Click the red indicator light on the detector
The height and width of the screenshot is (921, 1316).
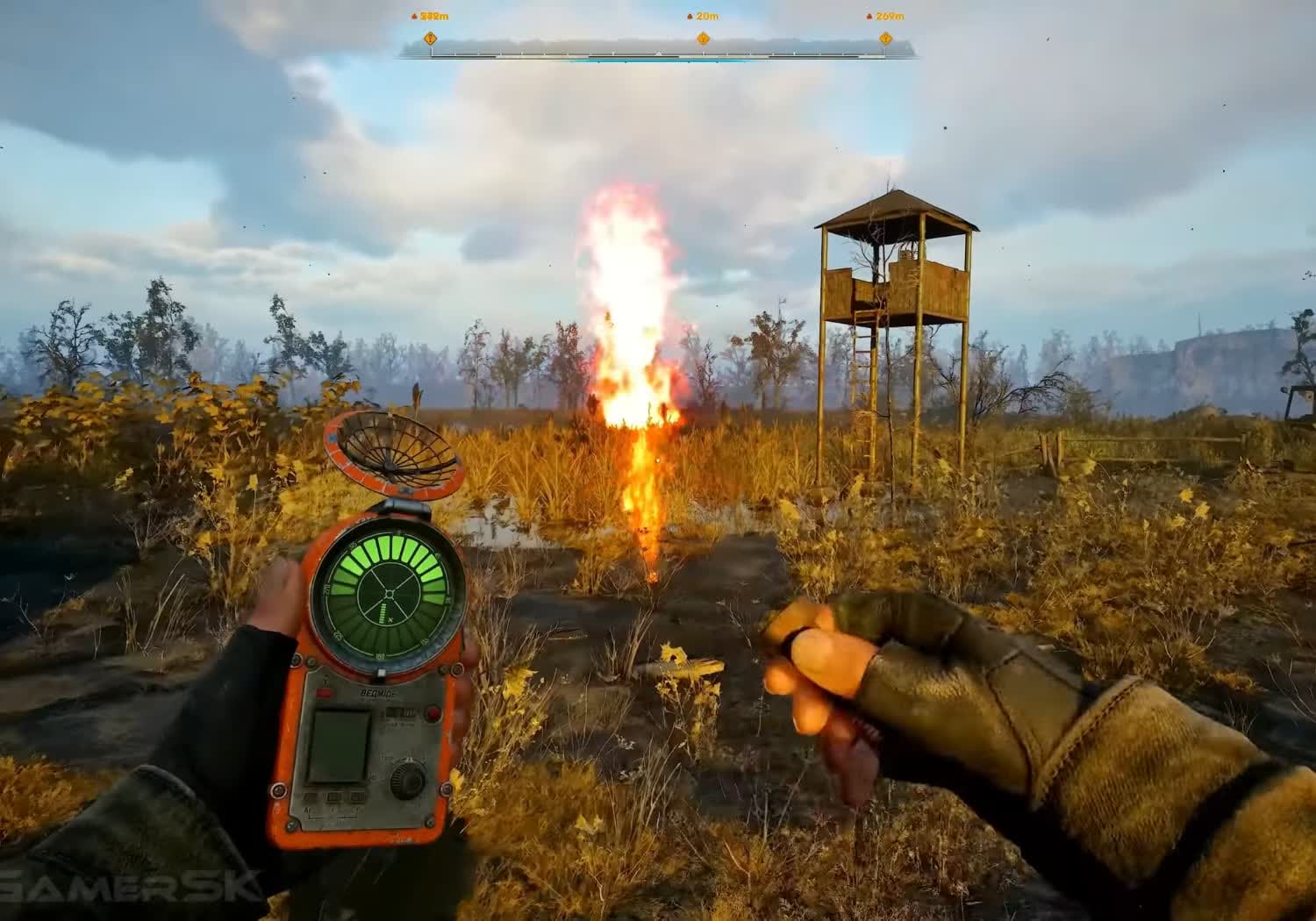click(433, 712)
